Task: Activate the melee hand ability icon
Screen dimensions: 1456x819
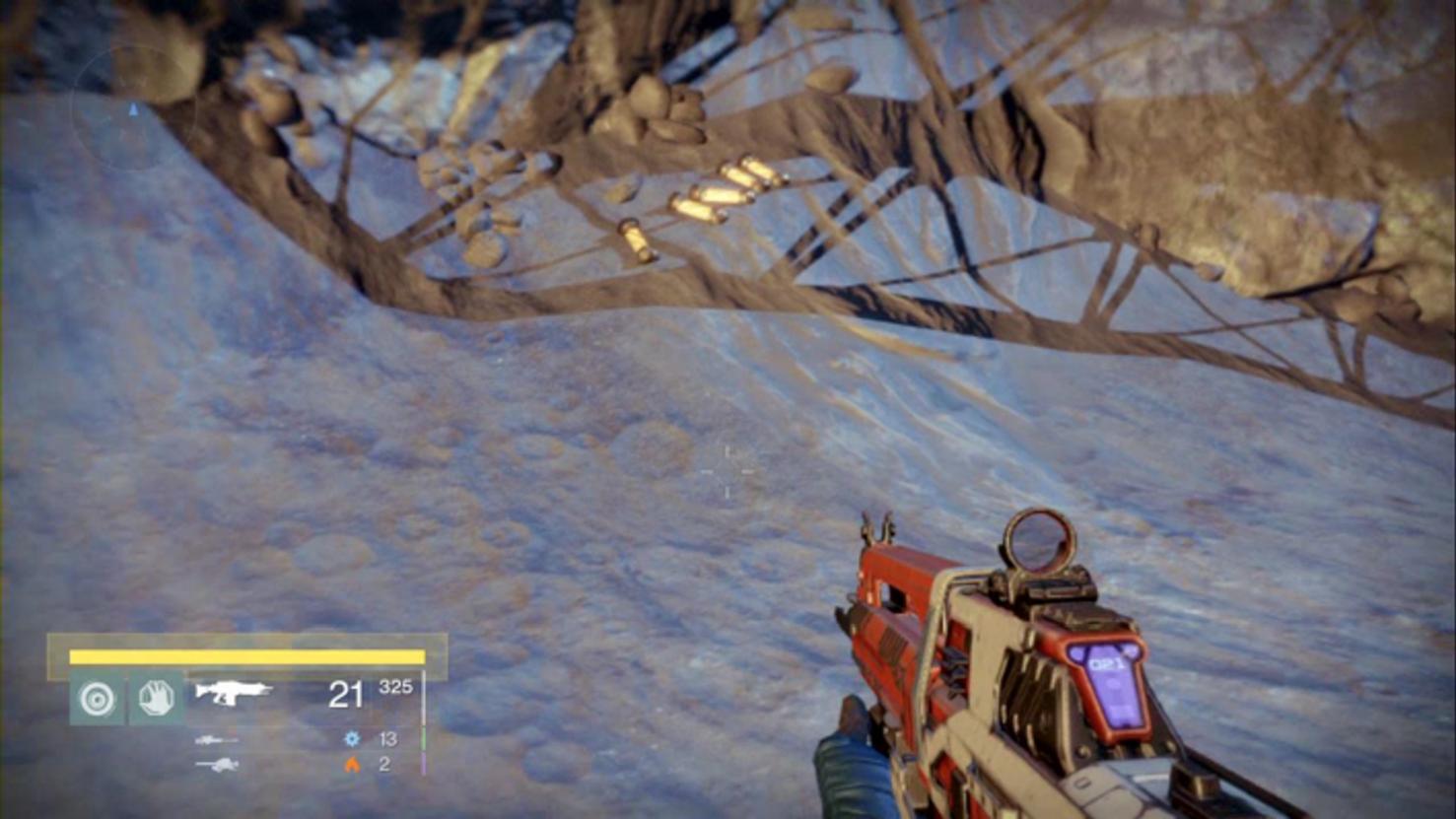Action: coord(156,699)
